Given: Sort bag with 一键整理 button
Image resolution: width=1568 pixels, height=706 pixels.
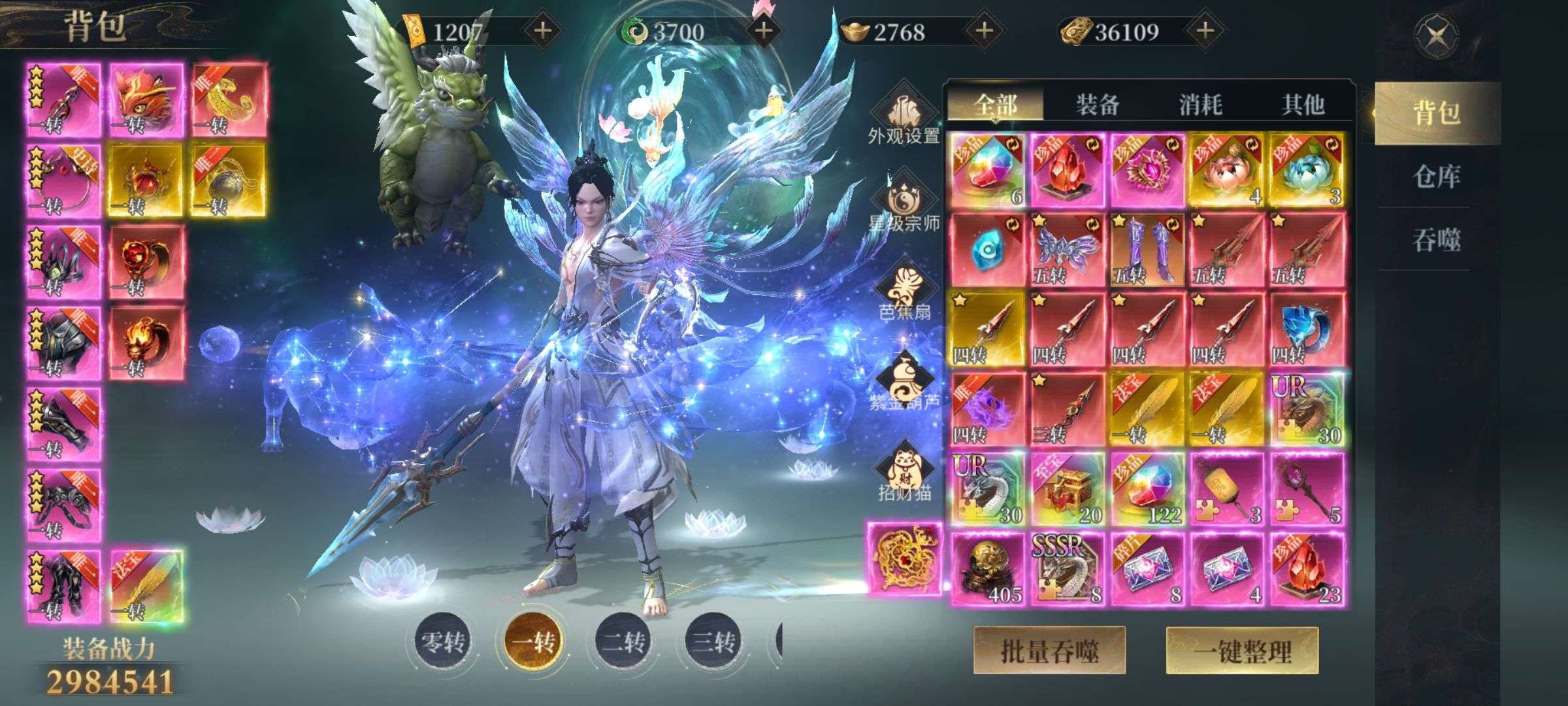Looking at the screenshot, I should point(1242,650).
